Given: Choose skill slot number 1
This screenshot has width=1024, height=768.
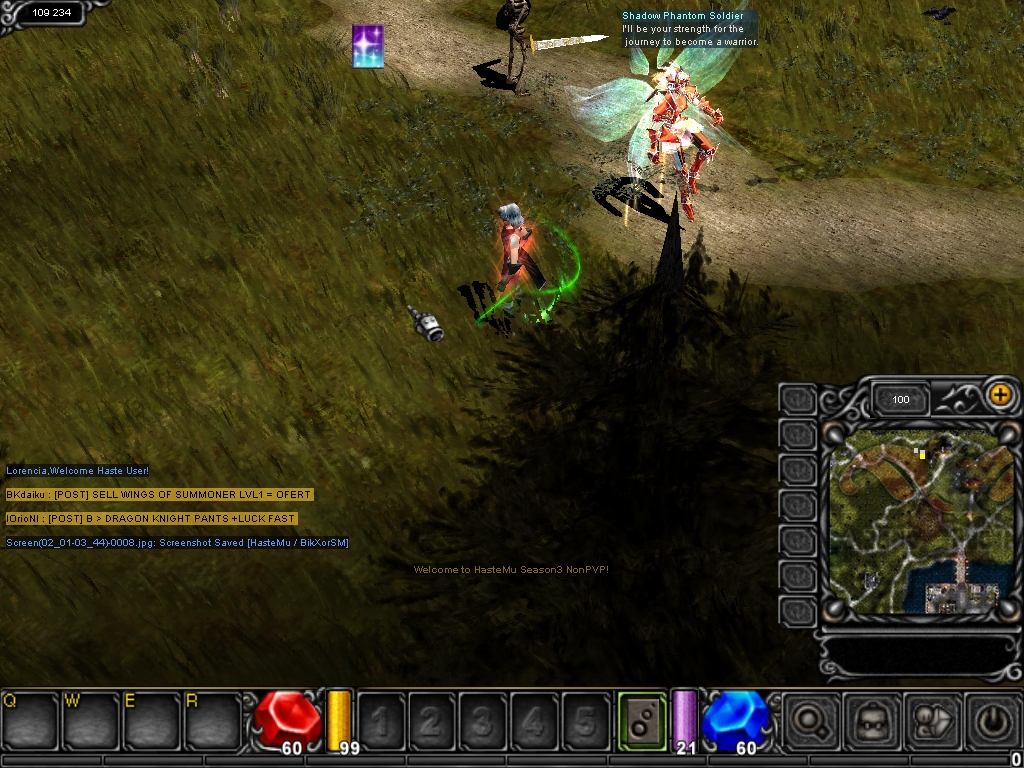Looking at the screenshot, I should coord(381,720).
